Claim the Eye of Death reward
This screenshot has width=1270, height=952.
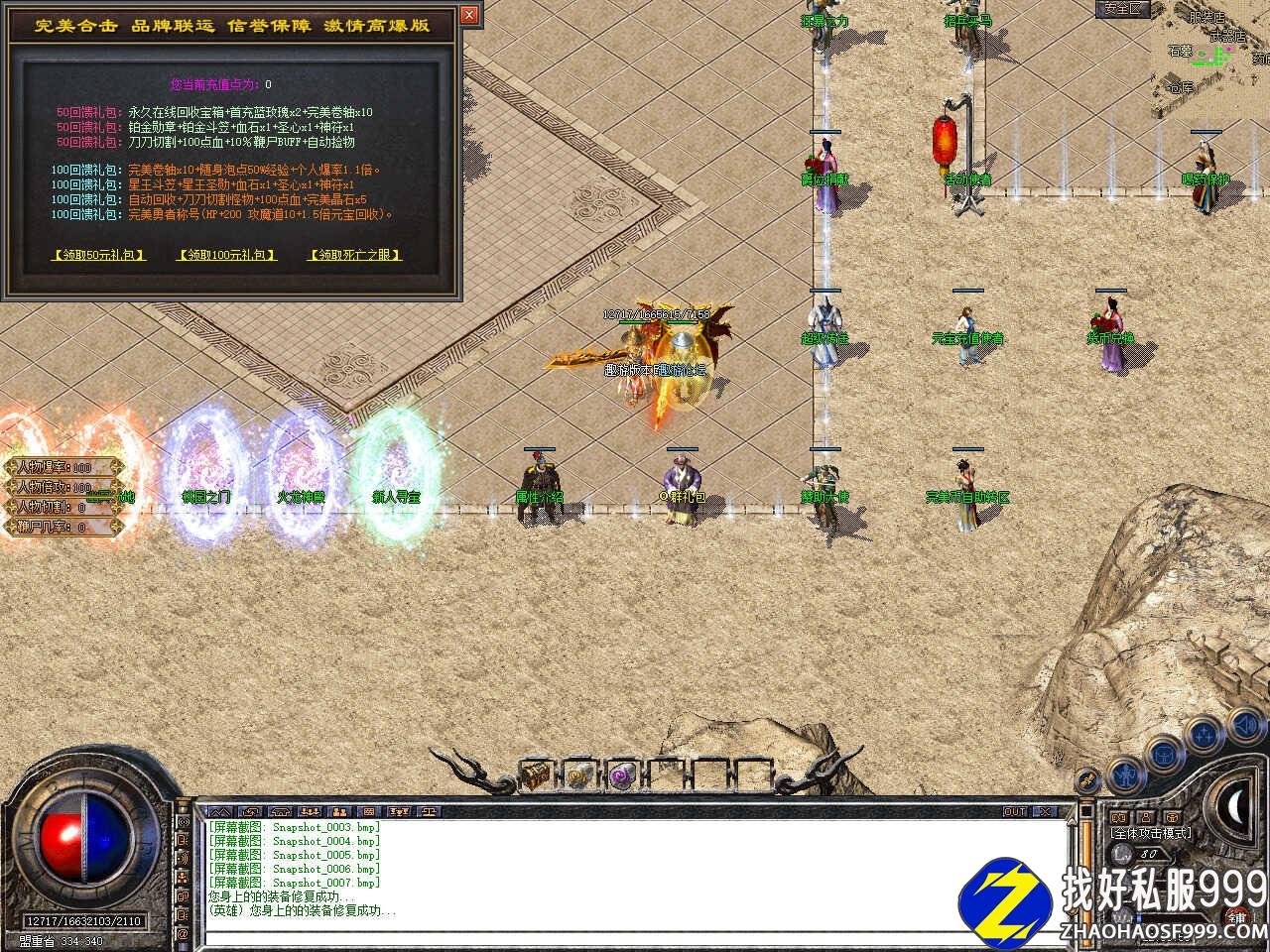[355, 255]
